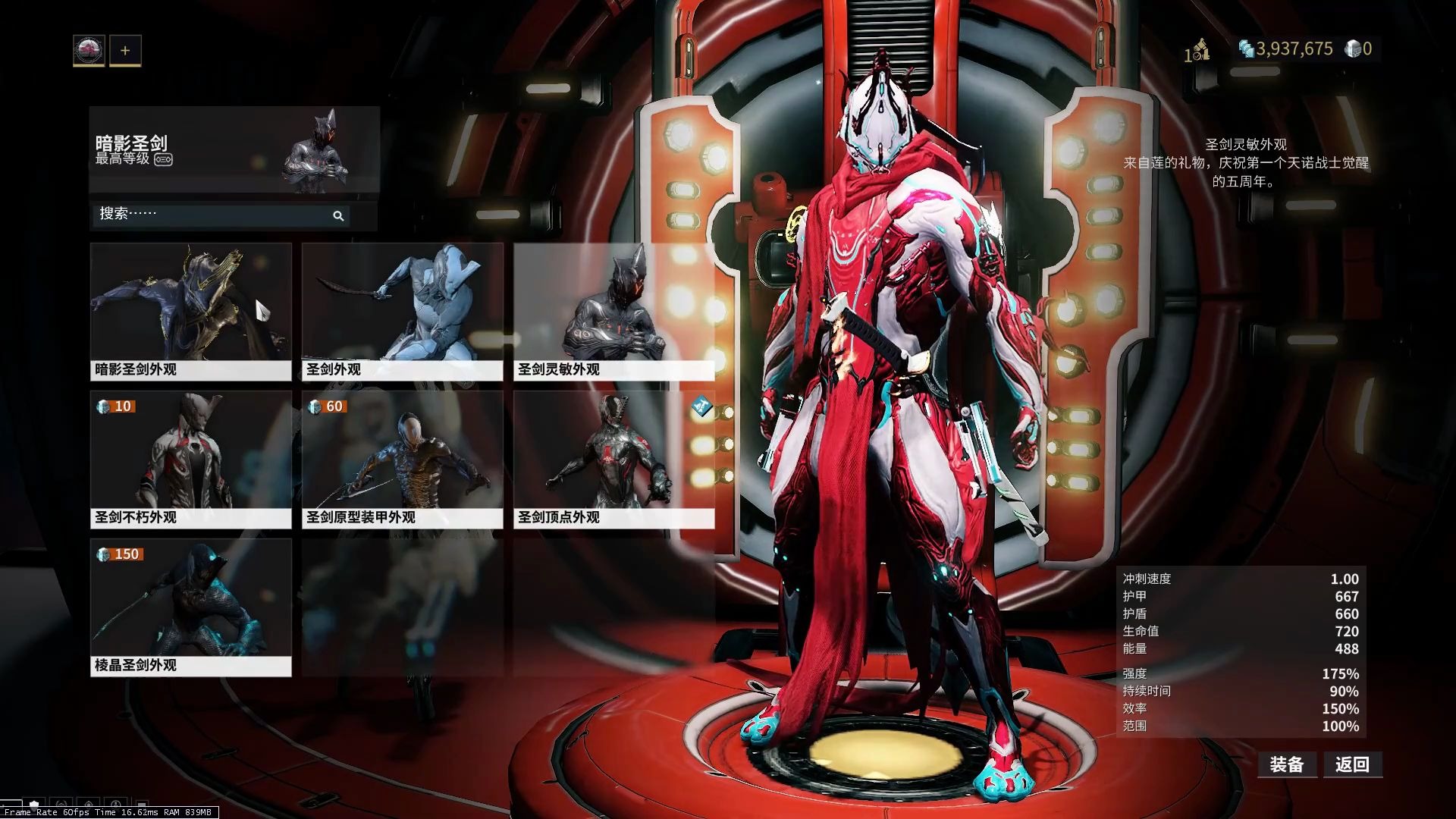Select the 暗影圣剑外观 skin tile
This screenshot has width=1456, height=819.
click(190, 311)
